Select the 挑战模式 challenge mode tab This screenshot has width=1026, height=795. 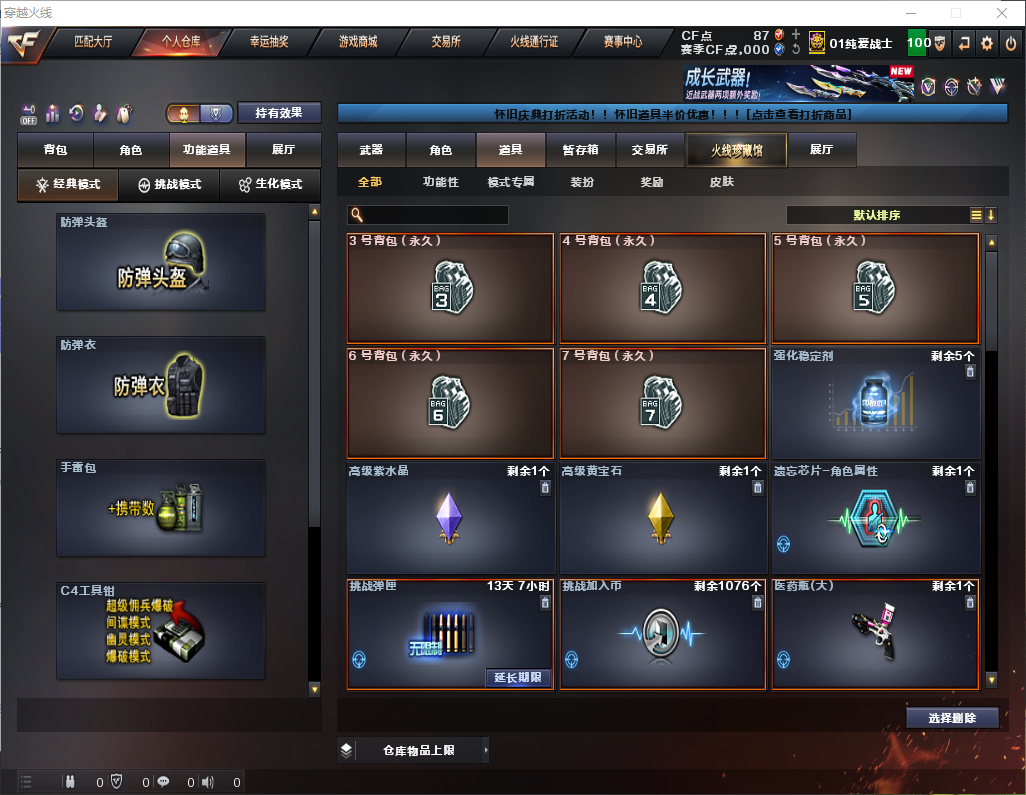(169, 185)
